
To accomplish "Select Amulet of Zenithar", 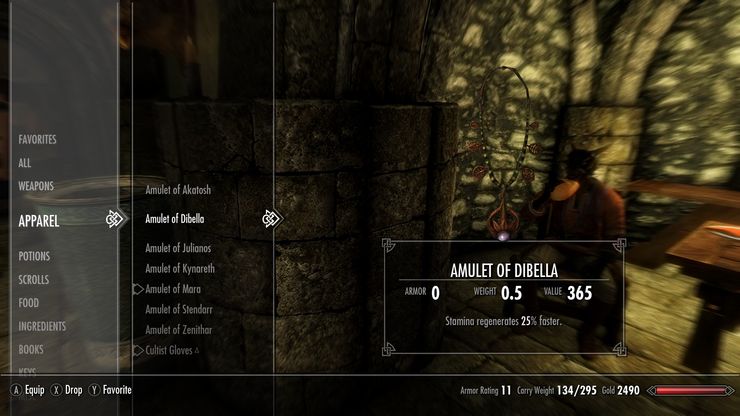I will pyautogui.click(x=179, y=330).
